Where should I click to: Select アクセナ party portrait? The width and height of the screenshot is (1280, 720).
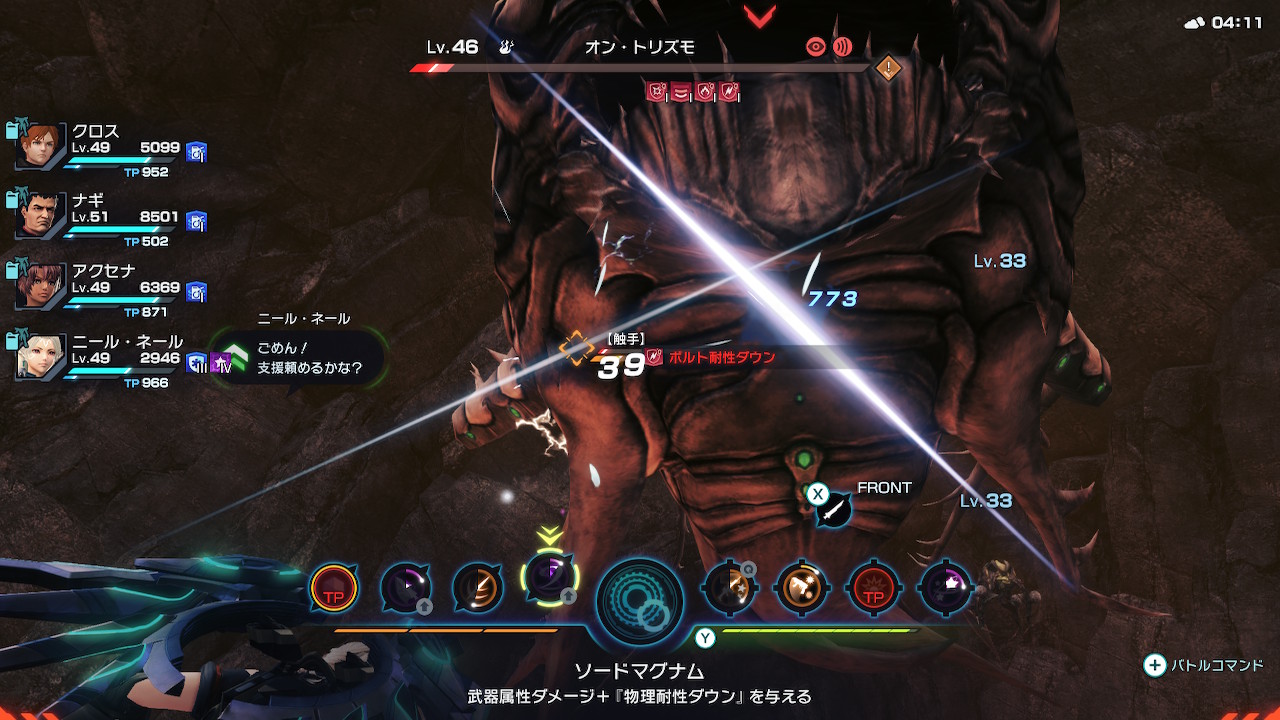point(40,286)
